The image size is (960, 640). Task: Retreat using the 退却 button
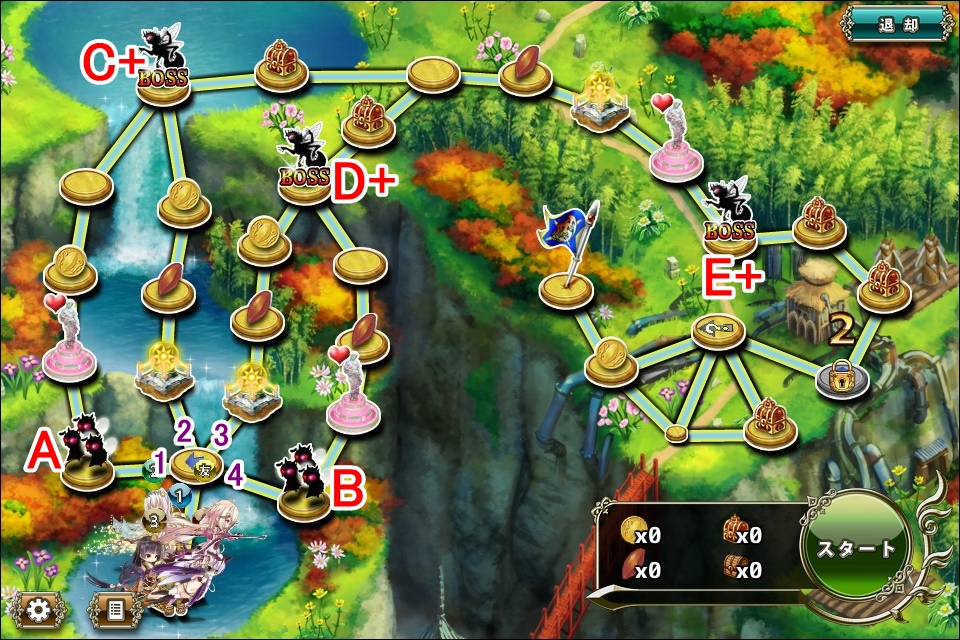point(898,24)
